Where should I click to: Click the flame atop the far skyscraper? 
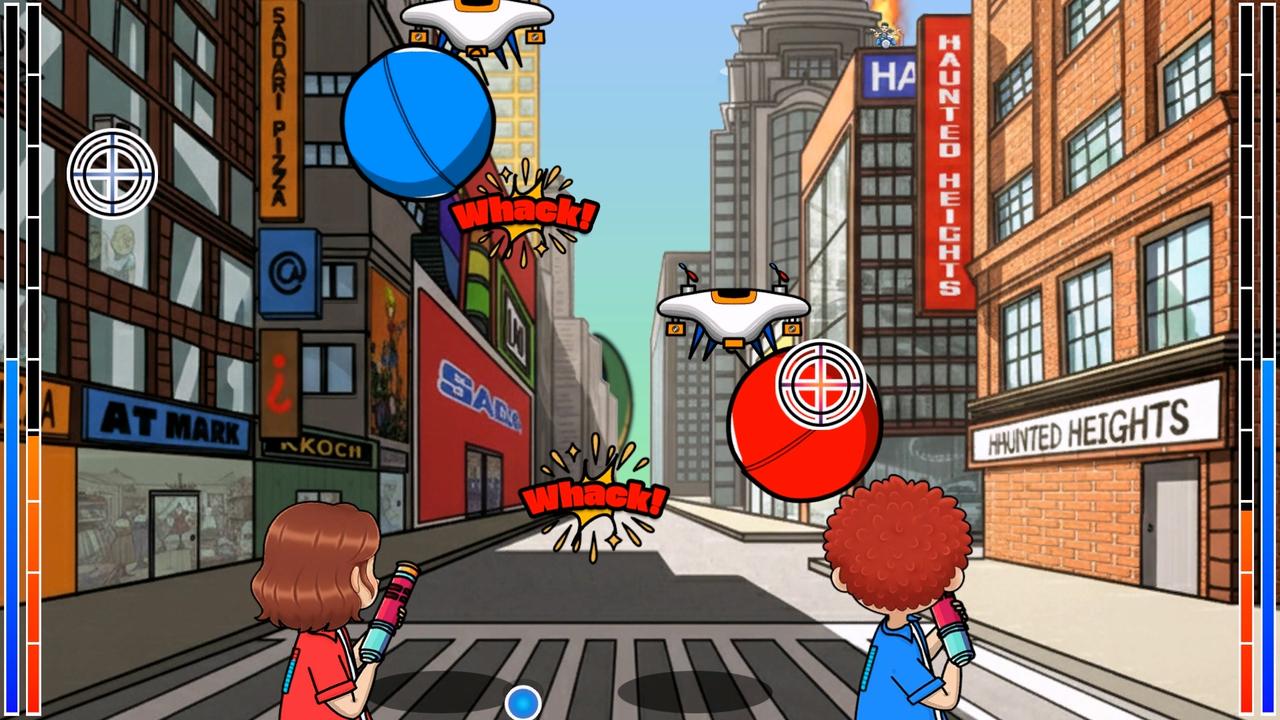click(x=887, y=10)
